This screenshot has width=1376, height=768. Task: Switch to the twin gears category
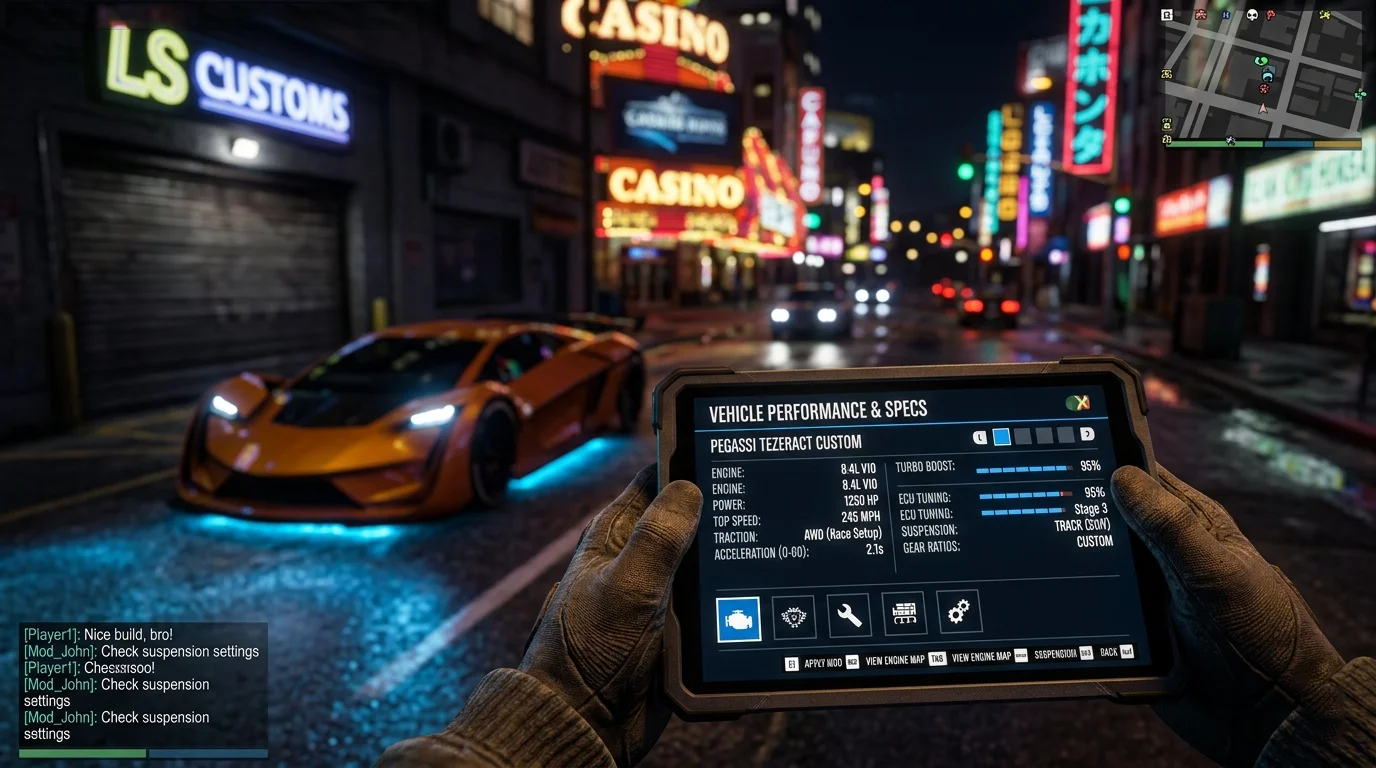[958, 611]
